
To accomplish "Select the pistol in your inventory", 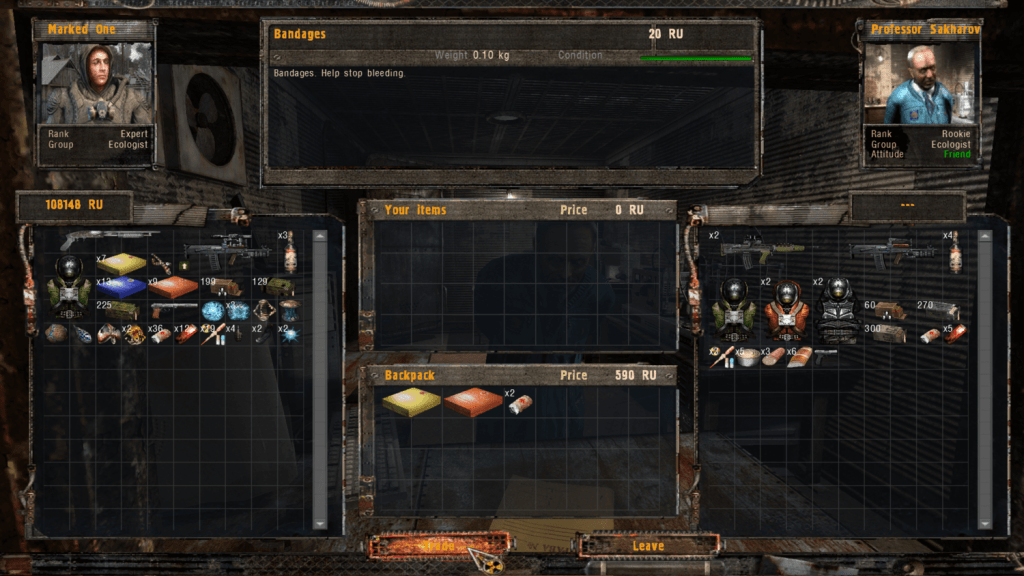I will (x=174, y=311).
